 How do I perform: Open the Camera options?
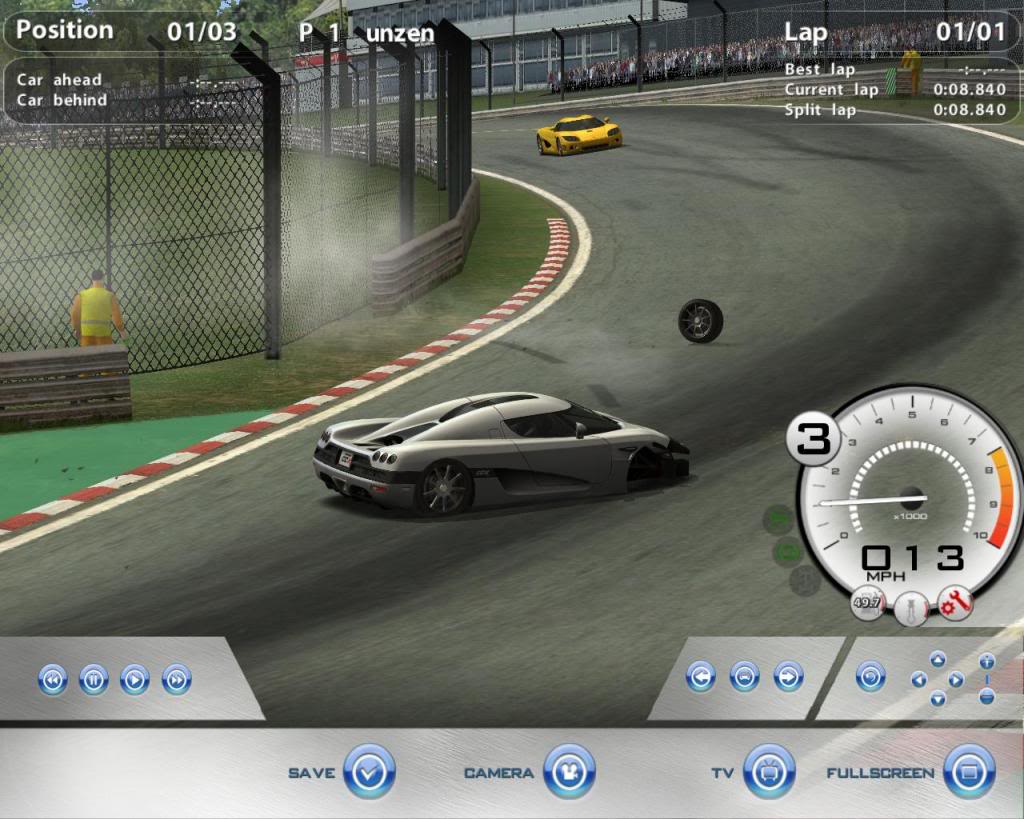pos(569,771)
